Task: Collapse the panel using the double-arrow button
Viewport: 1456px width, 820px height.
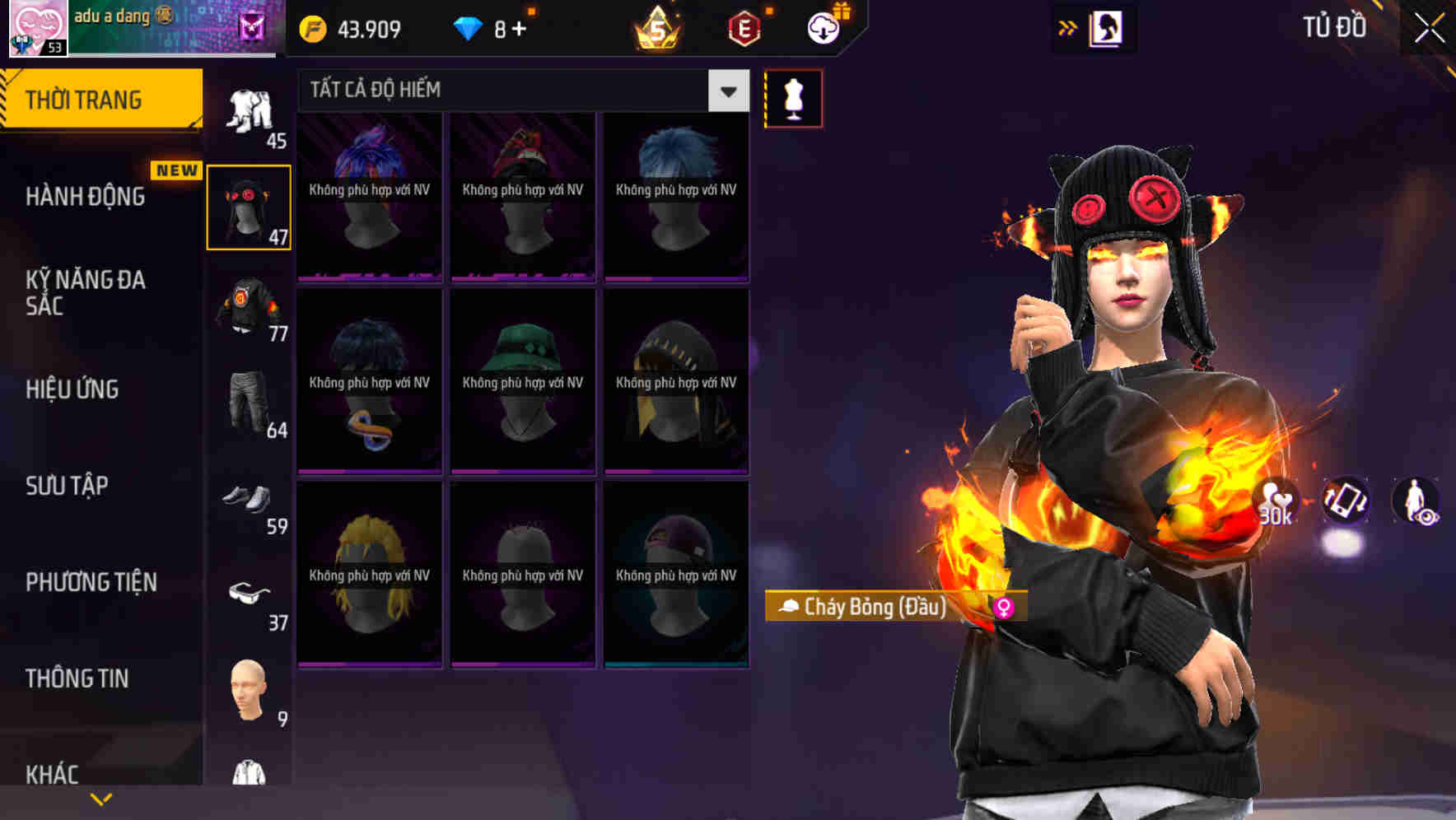Action: [1068, 27]
